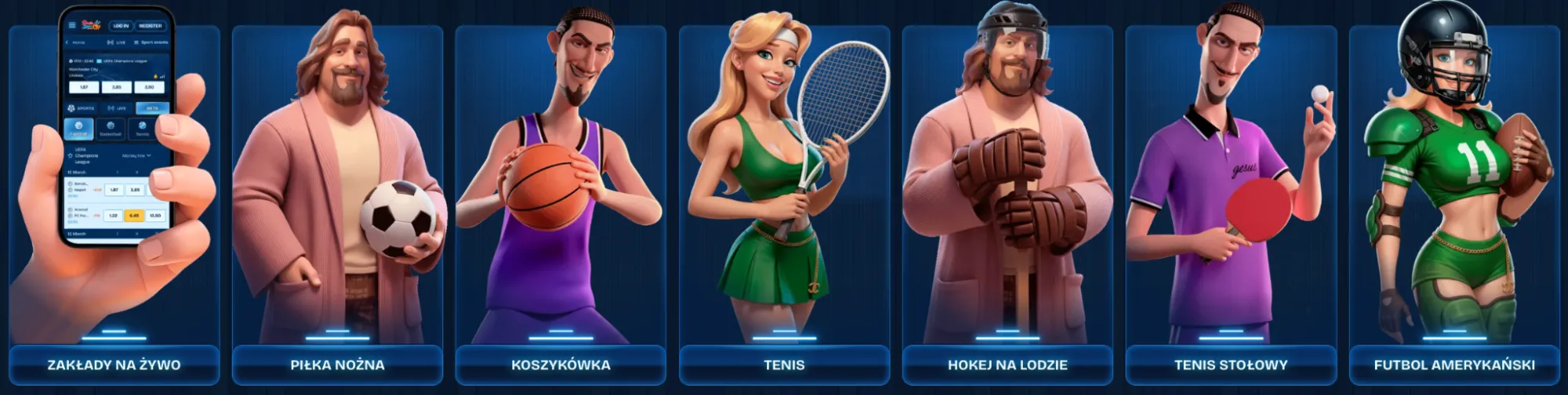Choose the Tenis stołowy category
The width and height of the screenshot is (1568, 395).
point(1231,364)
